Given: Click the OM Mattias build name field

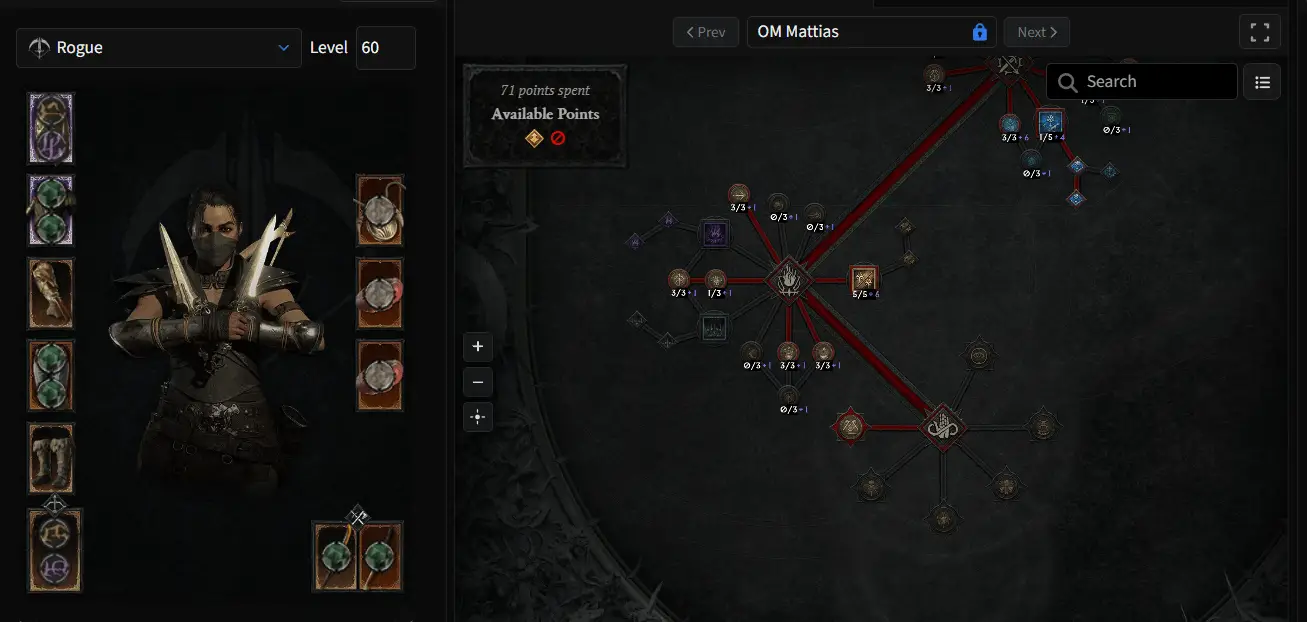Looking at the screenshot, I should pyautogui.click(x=860, y=32).
